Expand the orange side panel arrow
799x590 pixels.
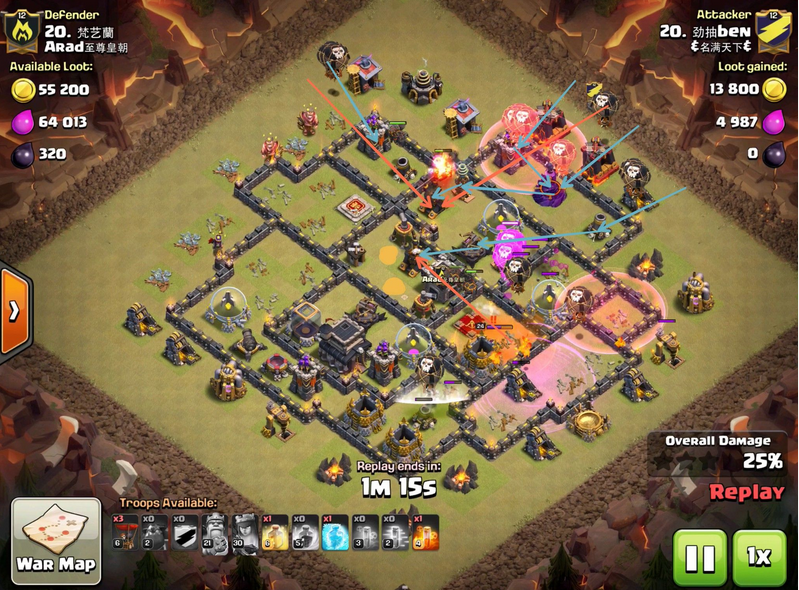pos(15,310)
